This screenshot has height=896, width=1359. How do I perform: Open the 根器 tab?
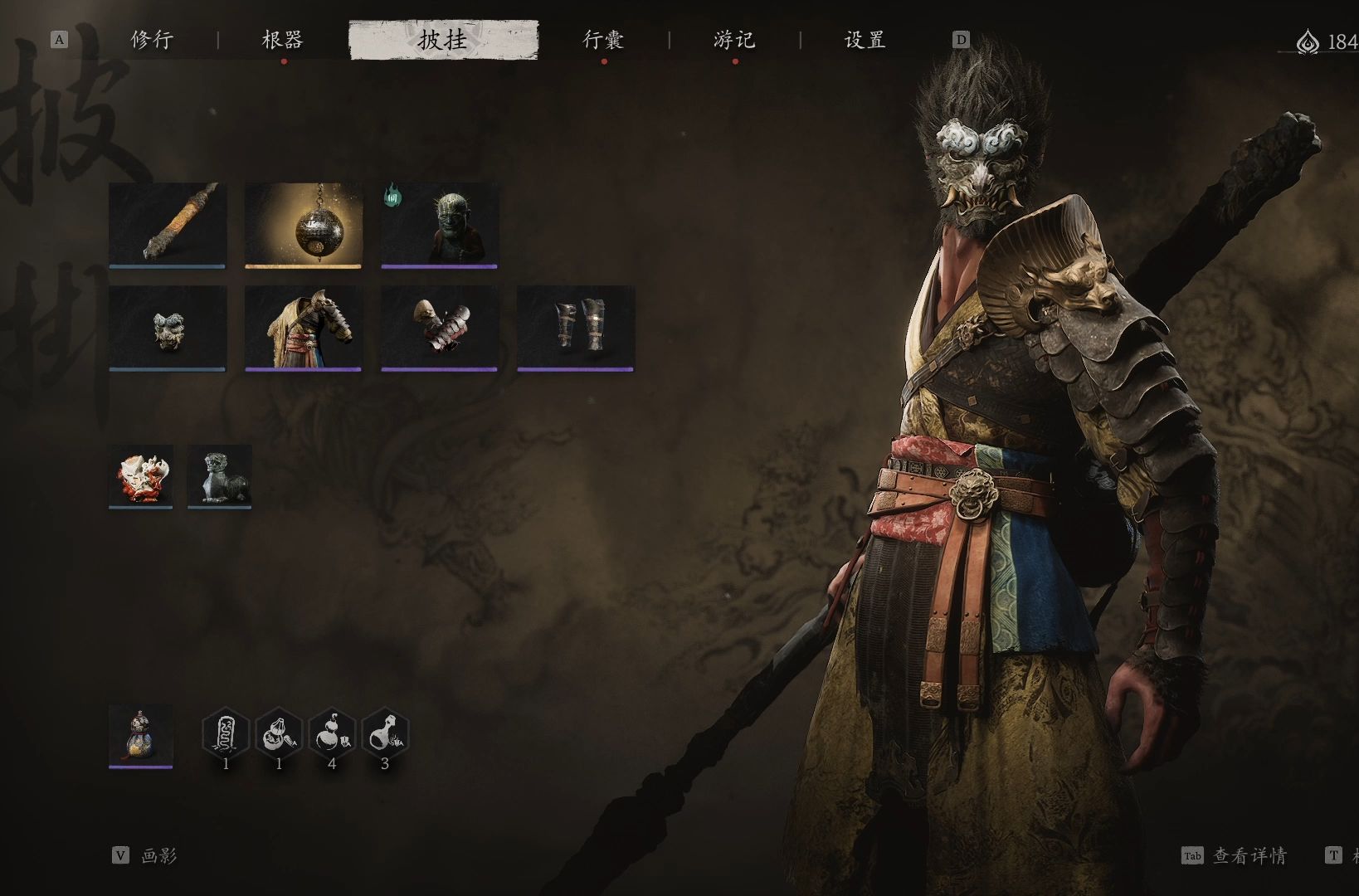pos(283,40)
